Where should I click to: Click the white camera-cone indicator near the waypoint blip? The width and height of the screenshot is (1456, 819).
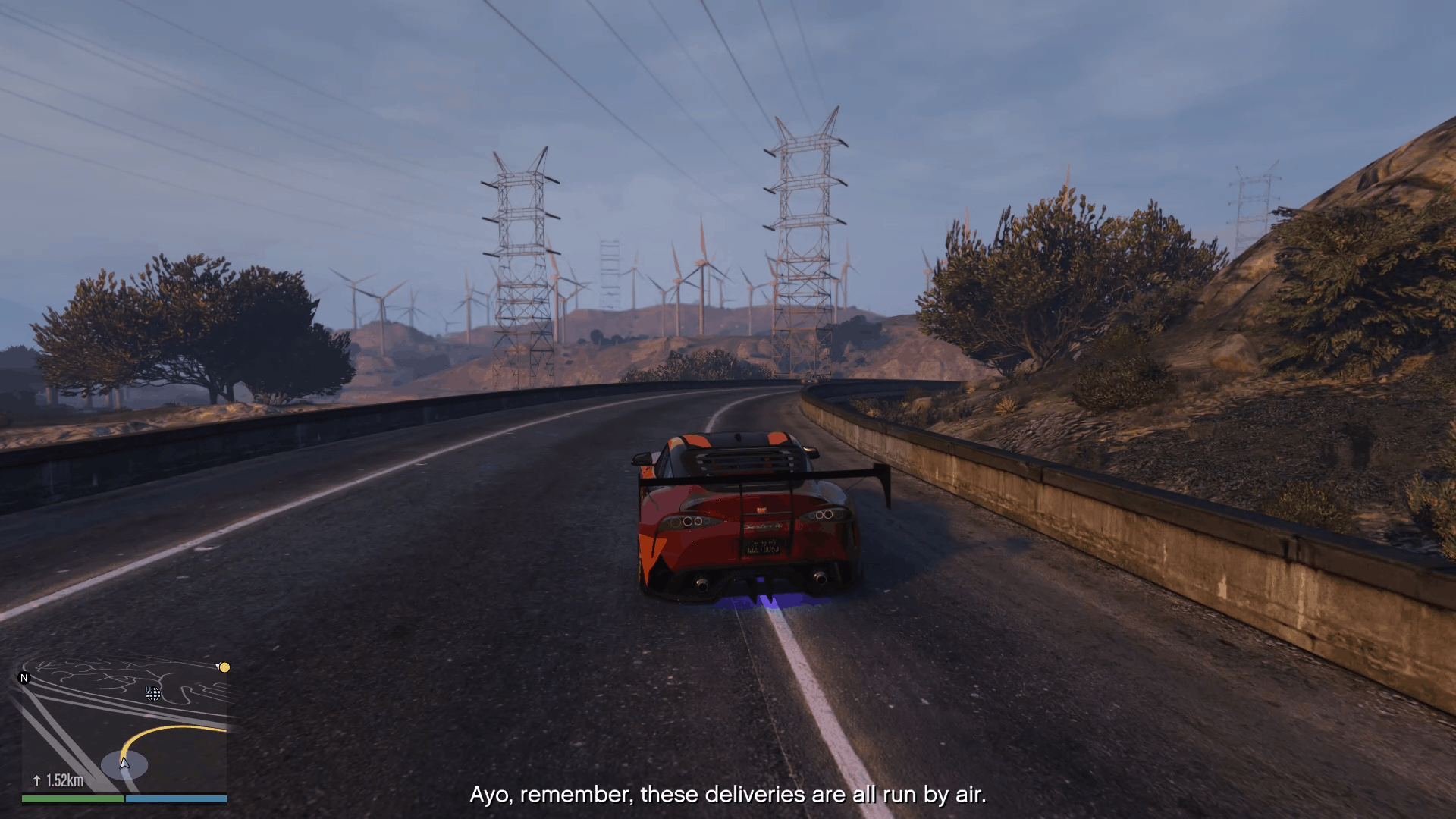(216, 665)
